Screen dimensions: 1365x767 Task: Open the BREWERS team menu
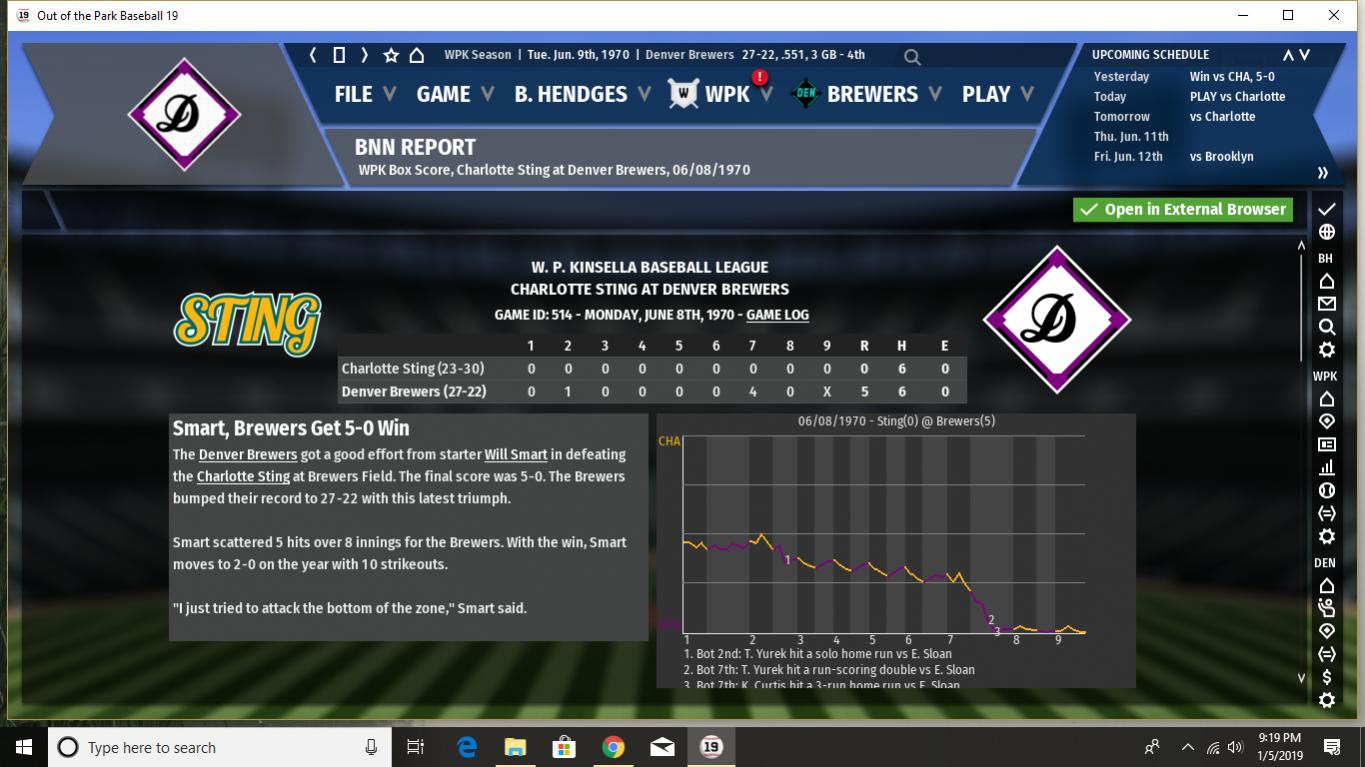pos(871,94)
